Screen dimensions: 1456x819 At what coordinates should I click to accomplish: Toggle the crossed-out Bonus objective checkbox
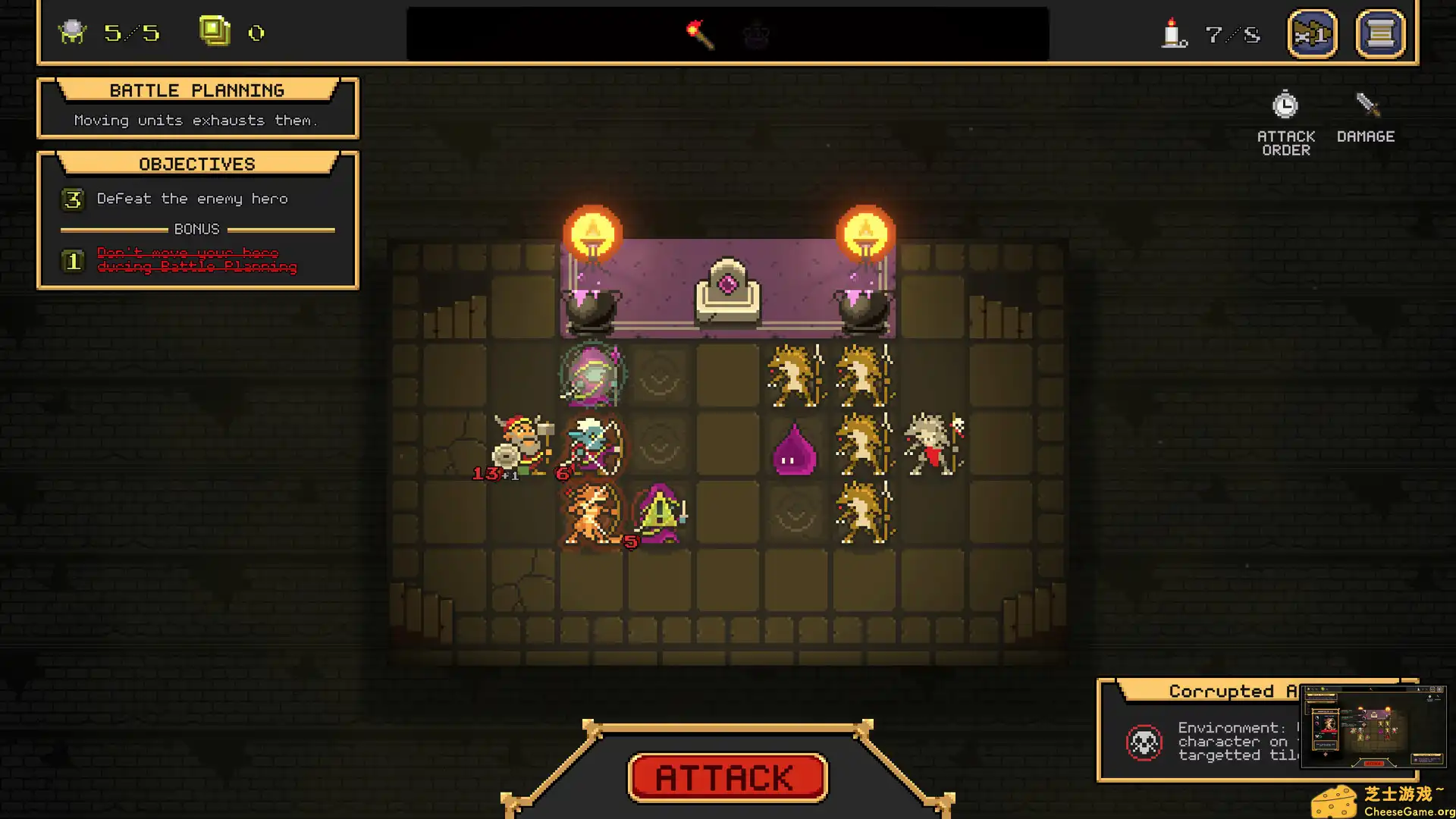[x=73, y=260]
